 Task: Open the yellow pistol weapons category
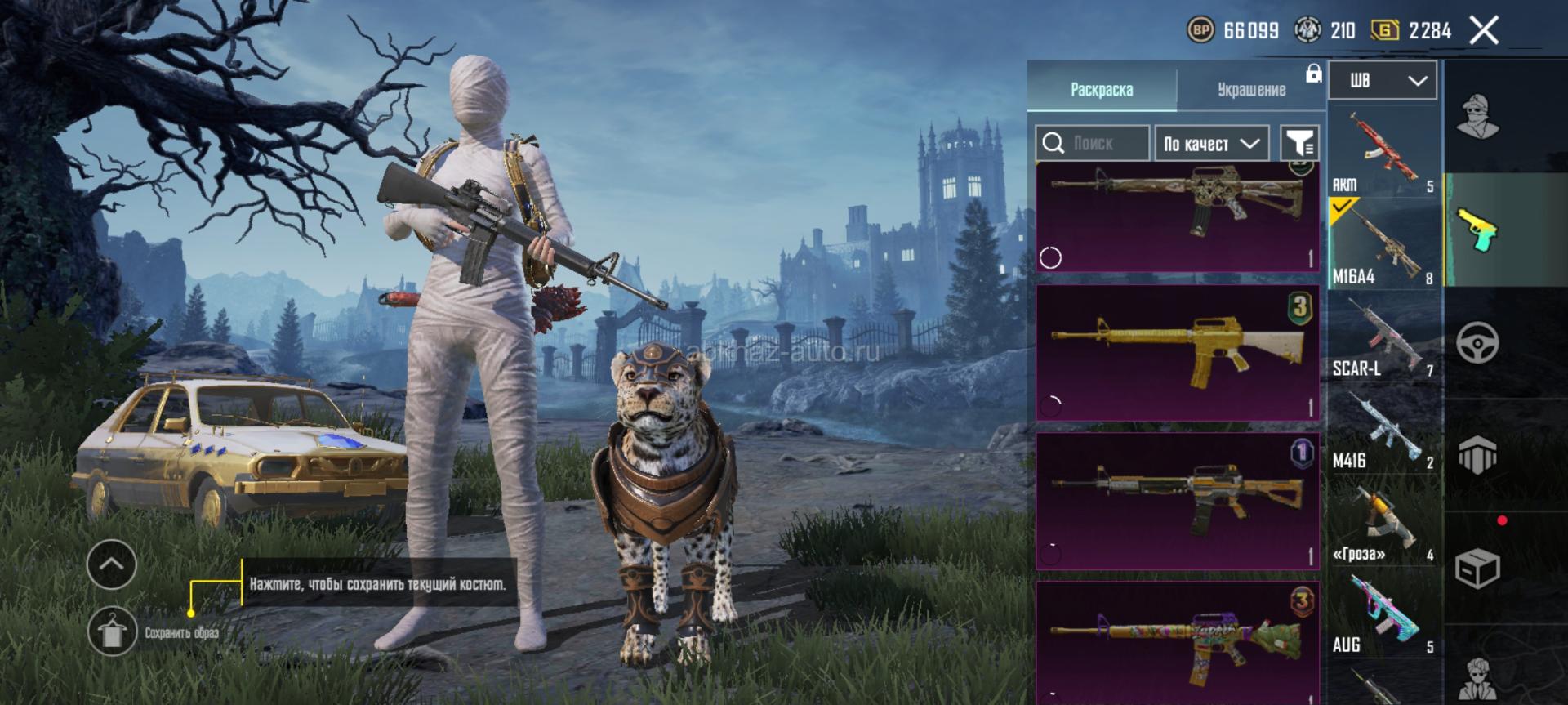[x=1477, y=230]
